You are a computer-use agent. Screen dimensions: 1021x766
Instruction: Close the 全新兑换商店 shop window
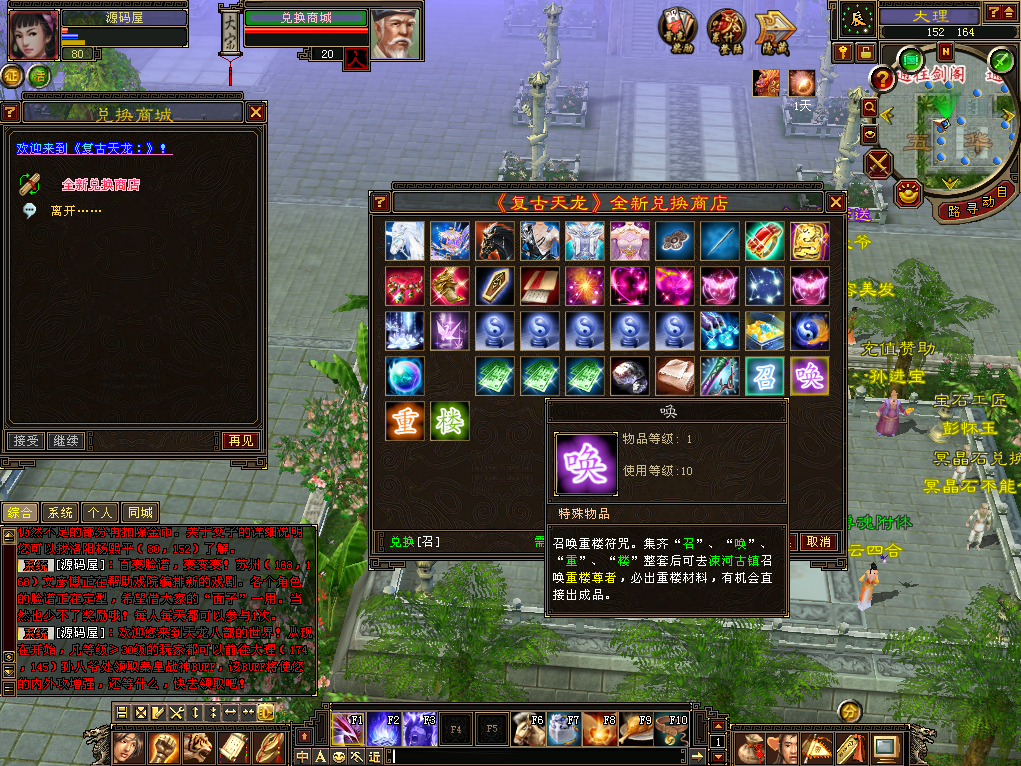click(x=836, y=203)
